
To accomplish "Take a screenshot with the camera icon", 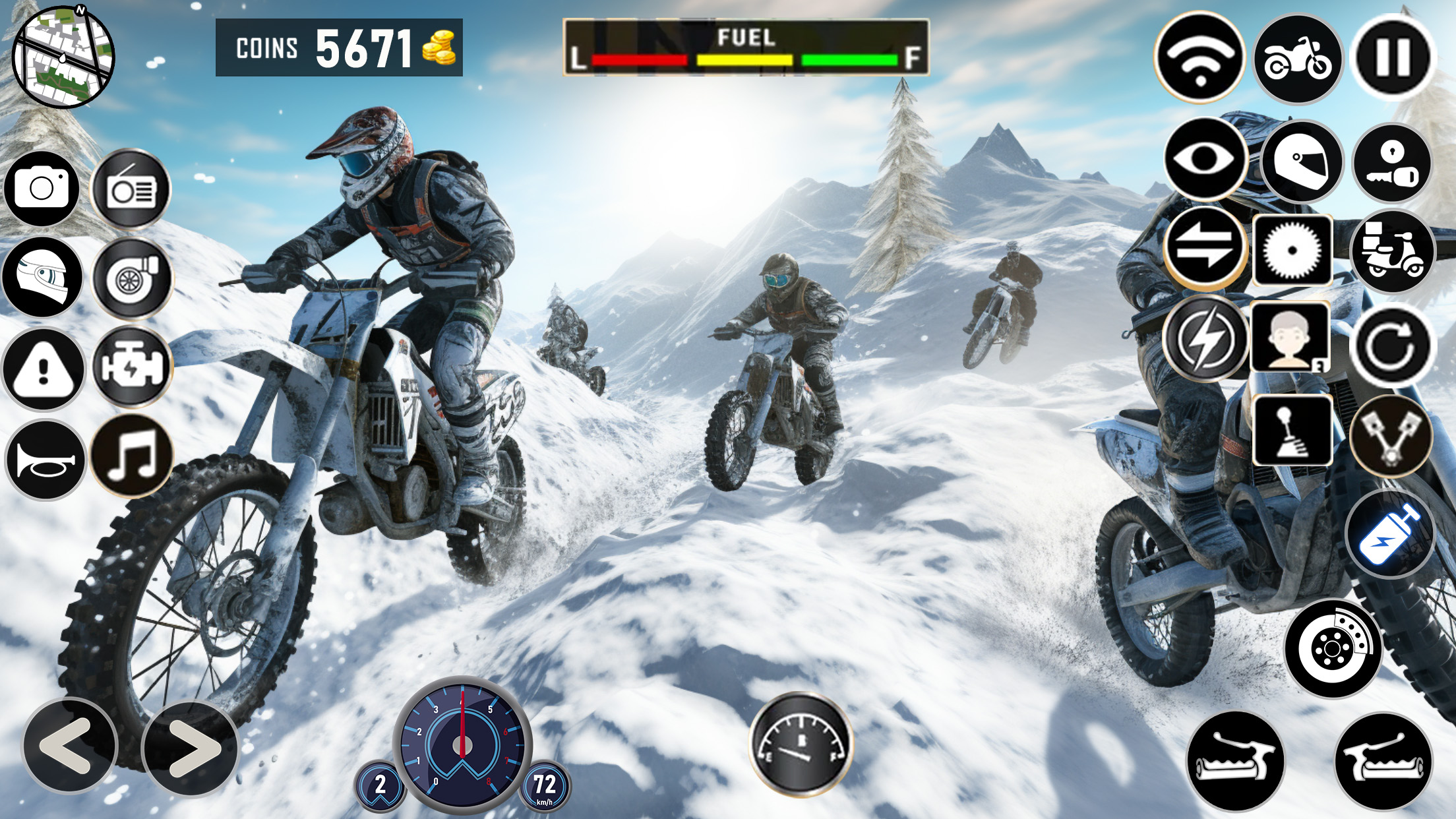I will point(42,189).
